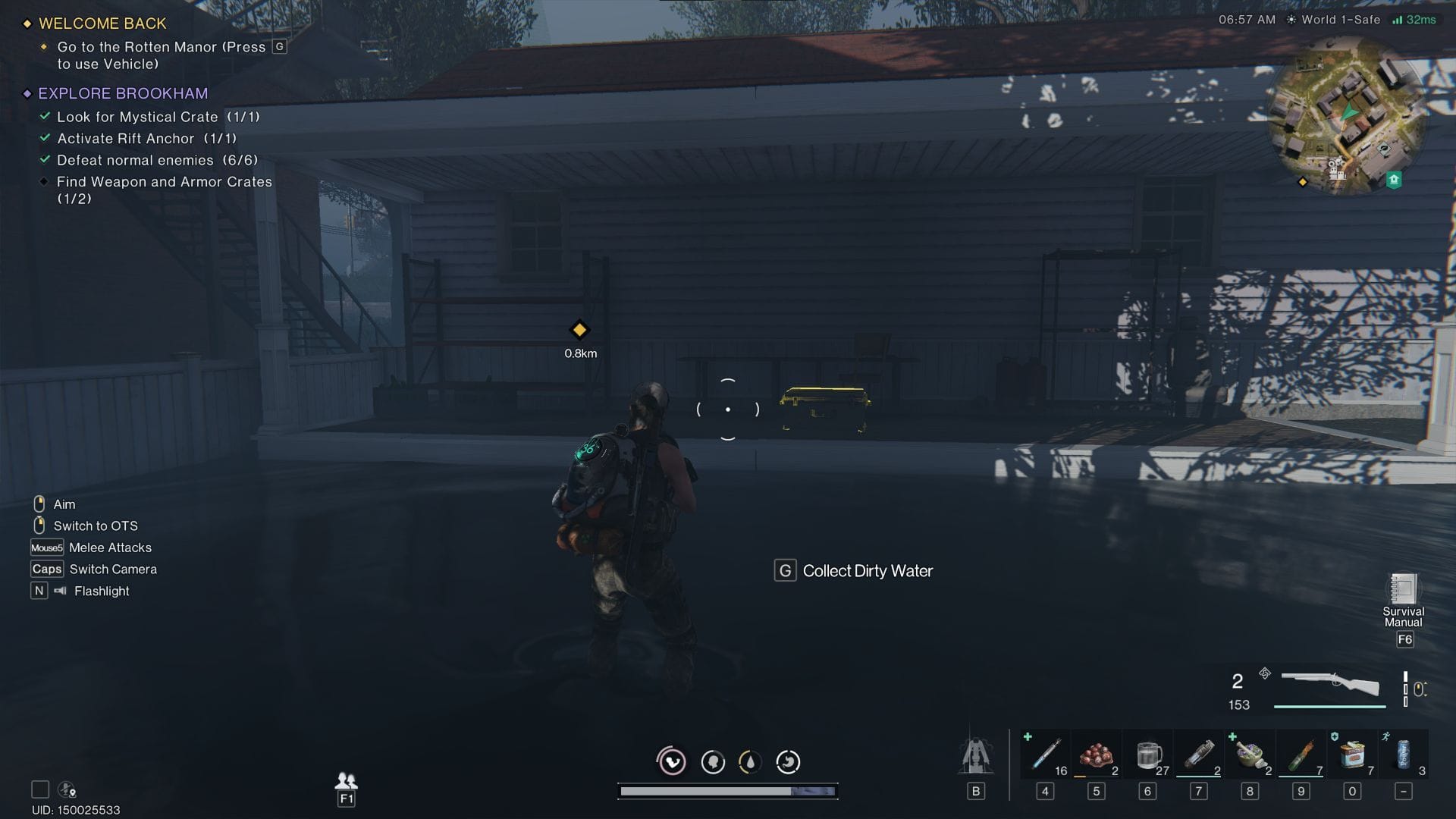This screenshot has width=1456, height=819.
Task: Toggle the voice chat icon in bottom-left corner
Action: pos(67,789)
